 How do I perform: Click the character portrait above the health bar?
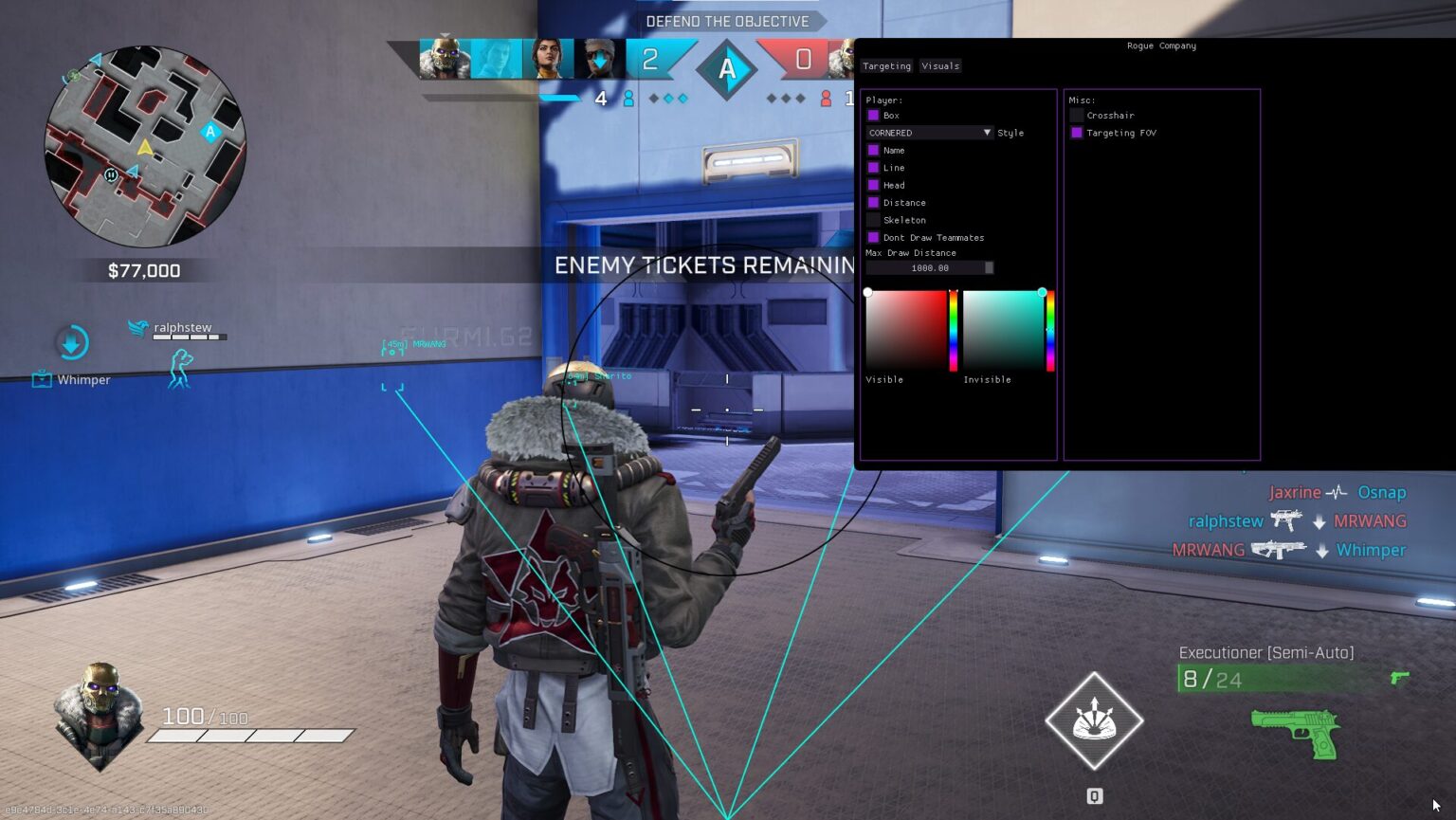coord(98,711)
